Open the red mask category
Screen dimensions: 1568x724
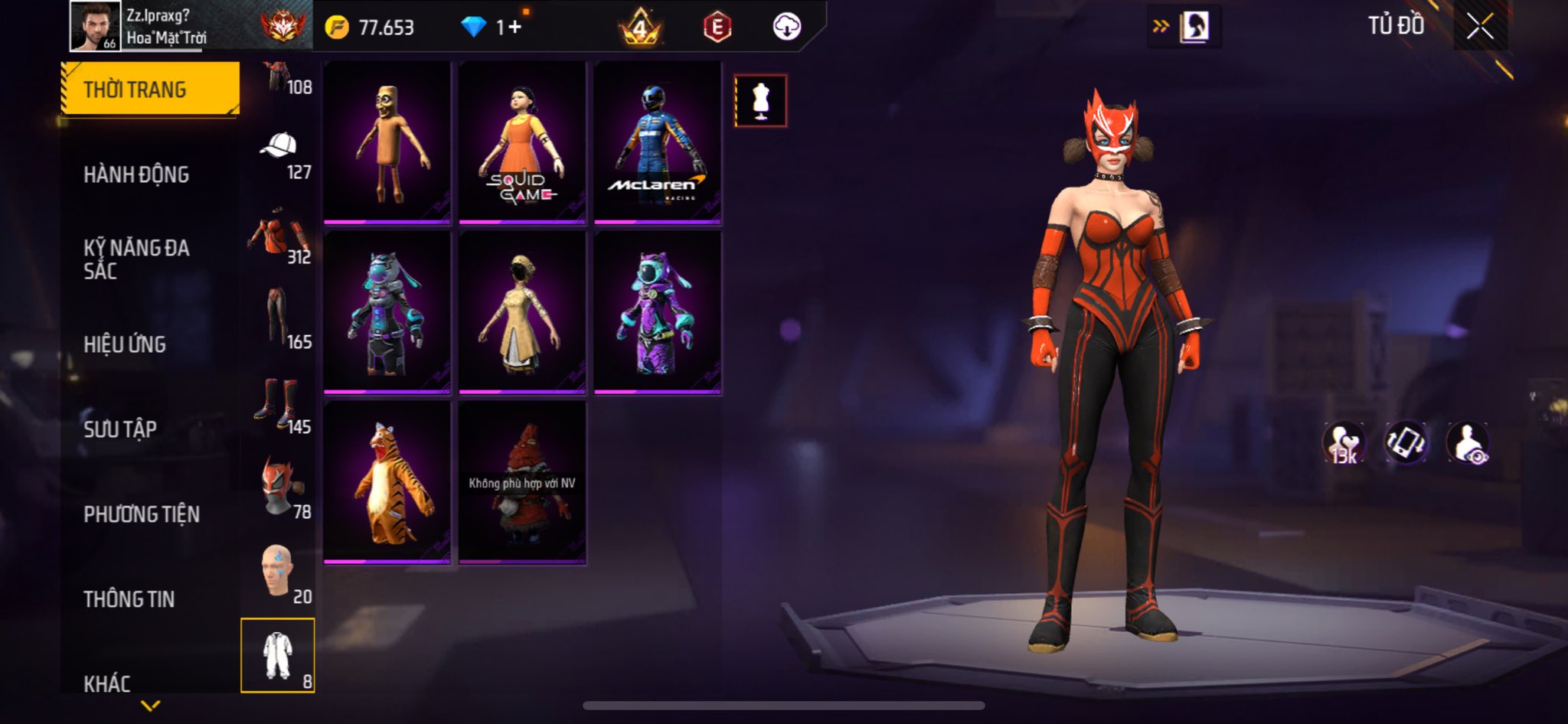click(279, 486)
